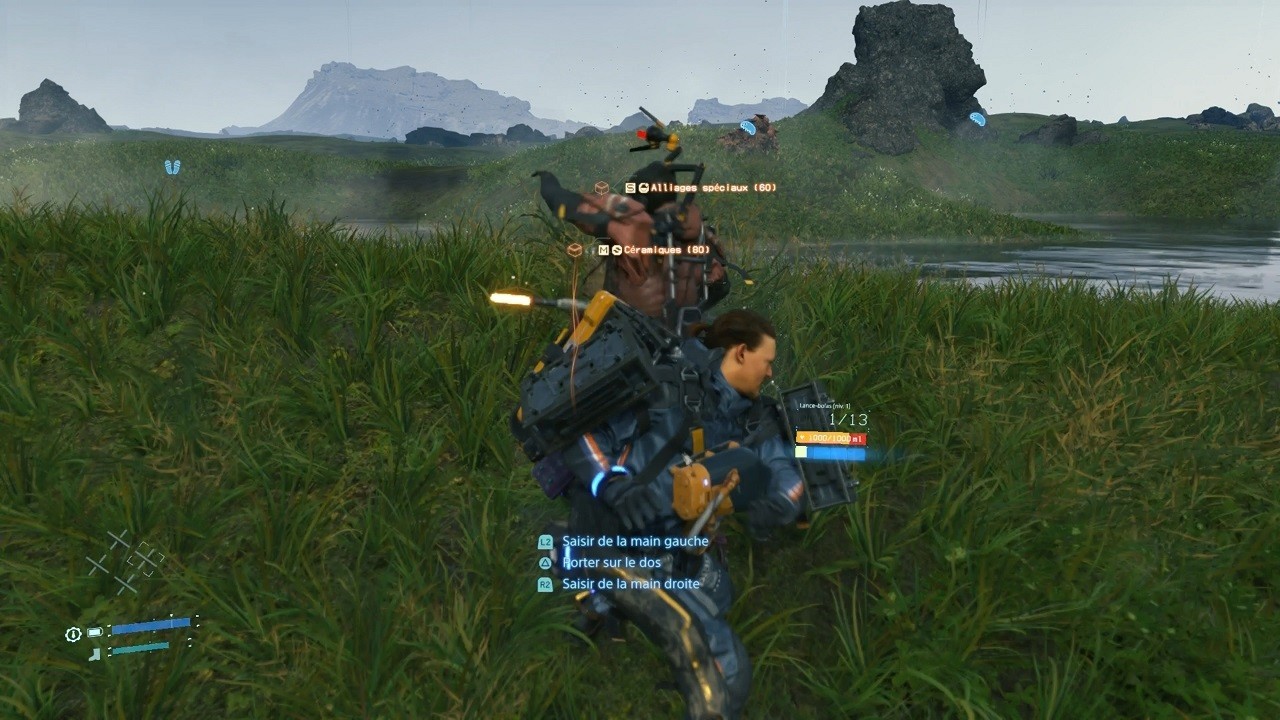Click the M size badge on Céramiques
Image resolution: width=1280 pixels, height=720 pixels.
(603, 249)
